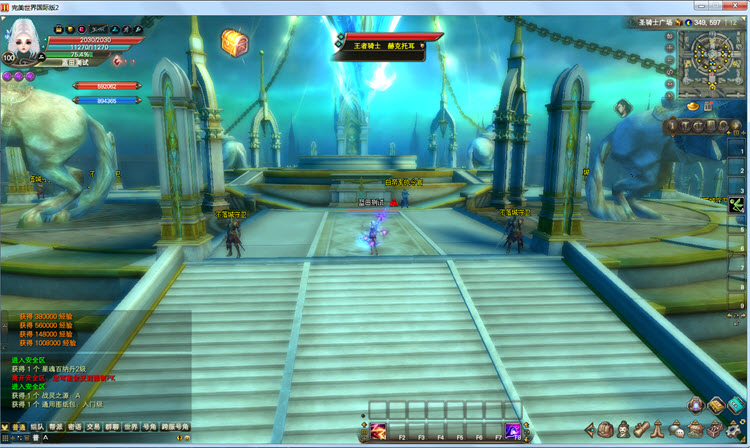Screen dimensions: 750x448
Task: Select the 跨服号角 chat tab
Action: coord(174,427)
